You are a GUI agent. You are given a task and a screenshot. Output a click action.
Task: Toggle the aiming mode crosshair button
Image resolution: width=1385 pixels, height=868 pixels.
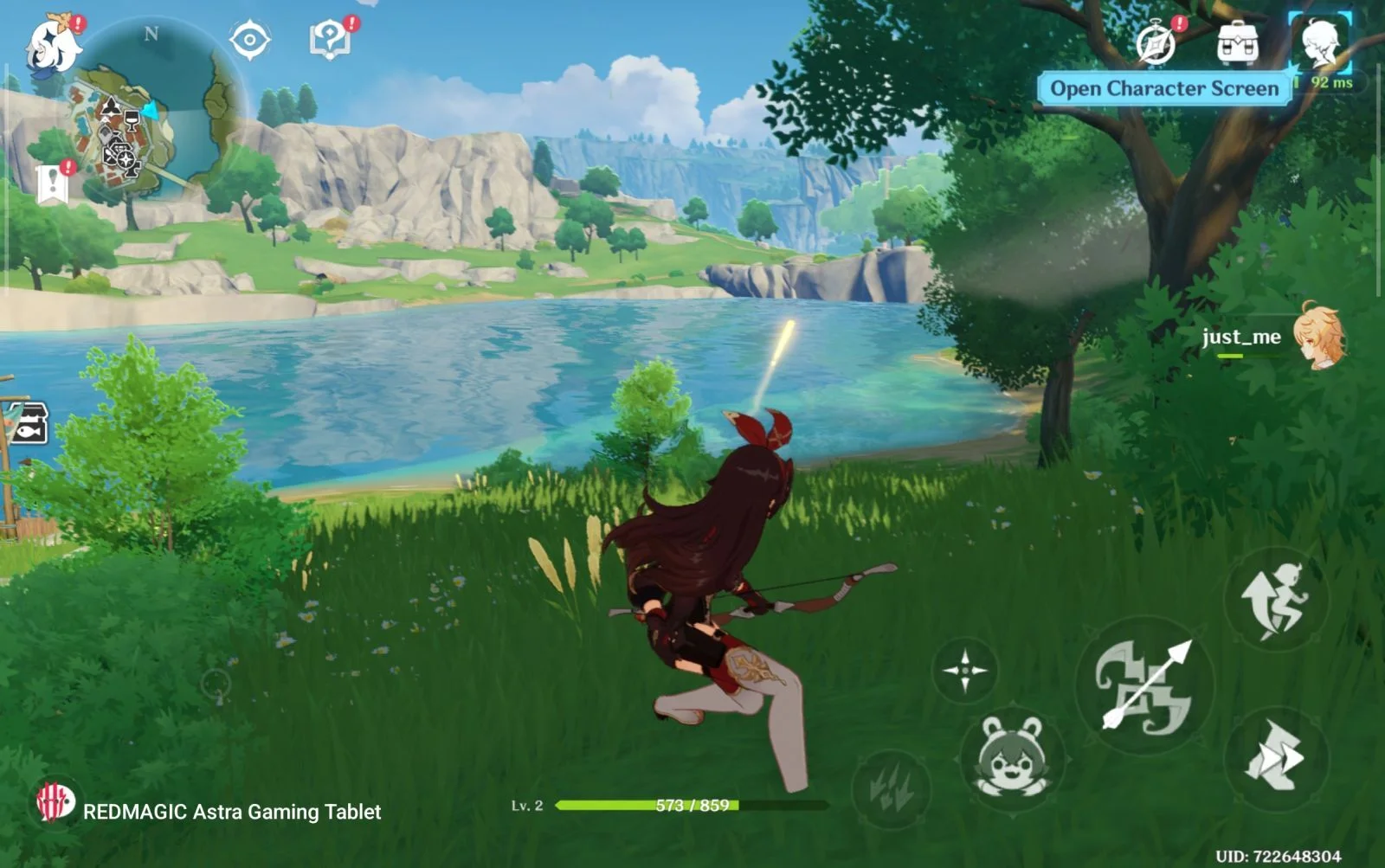point(965,670)
